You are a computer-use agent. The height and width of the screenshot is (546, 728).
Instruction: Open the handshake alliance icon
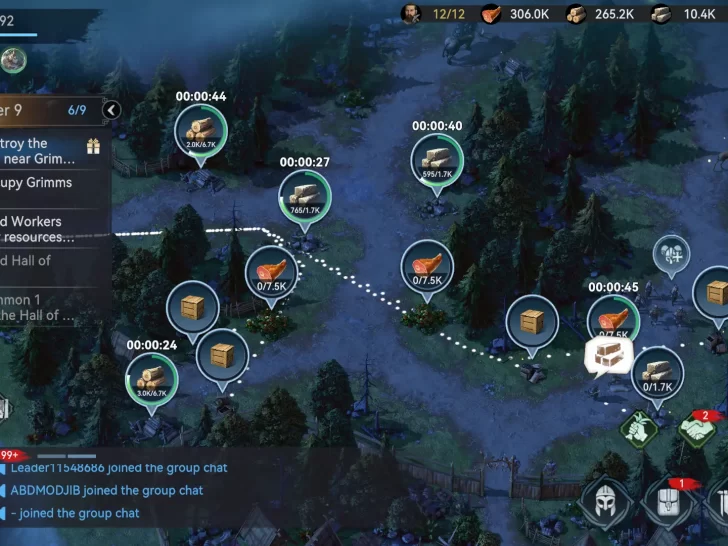pos(701,430)
